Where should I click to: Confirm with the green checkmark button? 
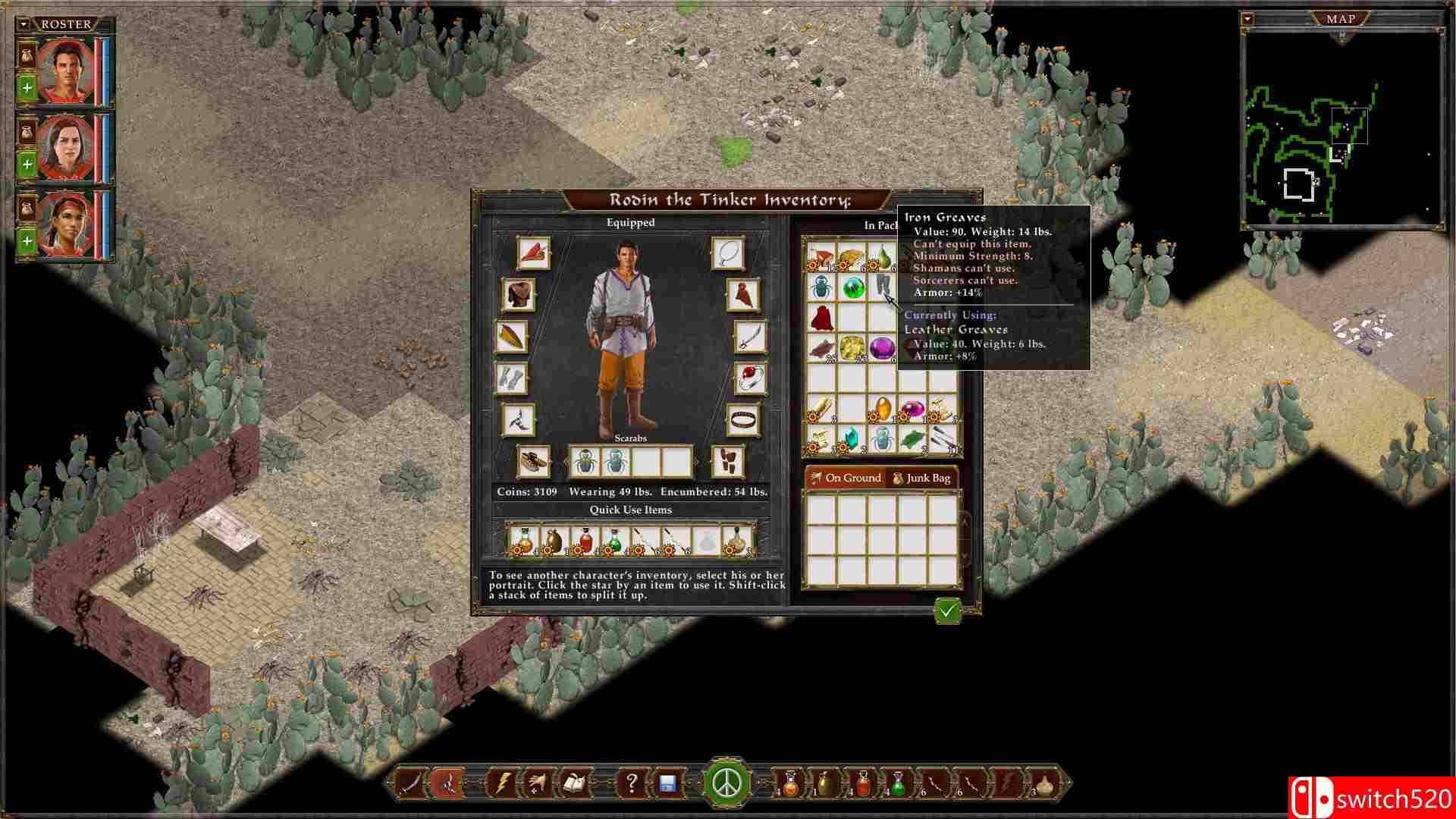point(946,611)
